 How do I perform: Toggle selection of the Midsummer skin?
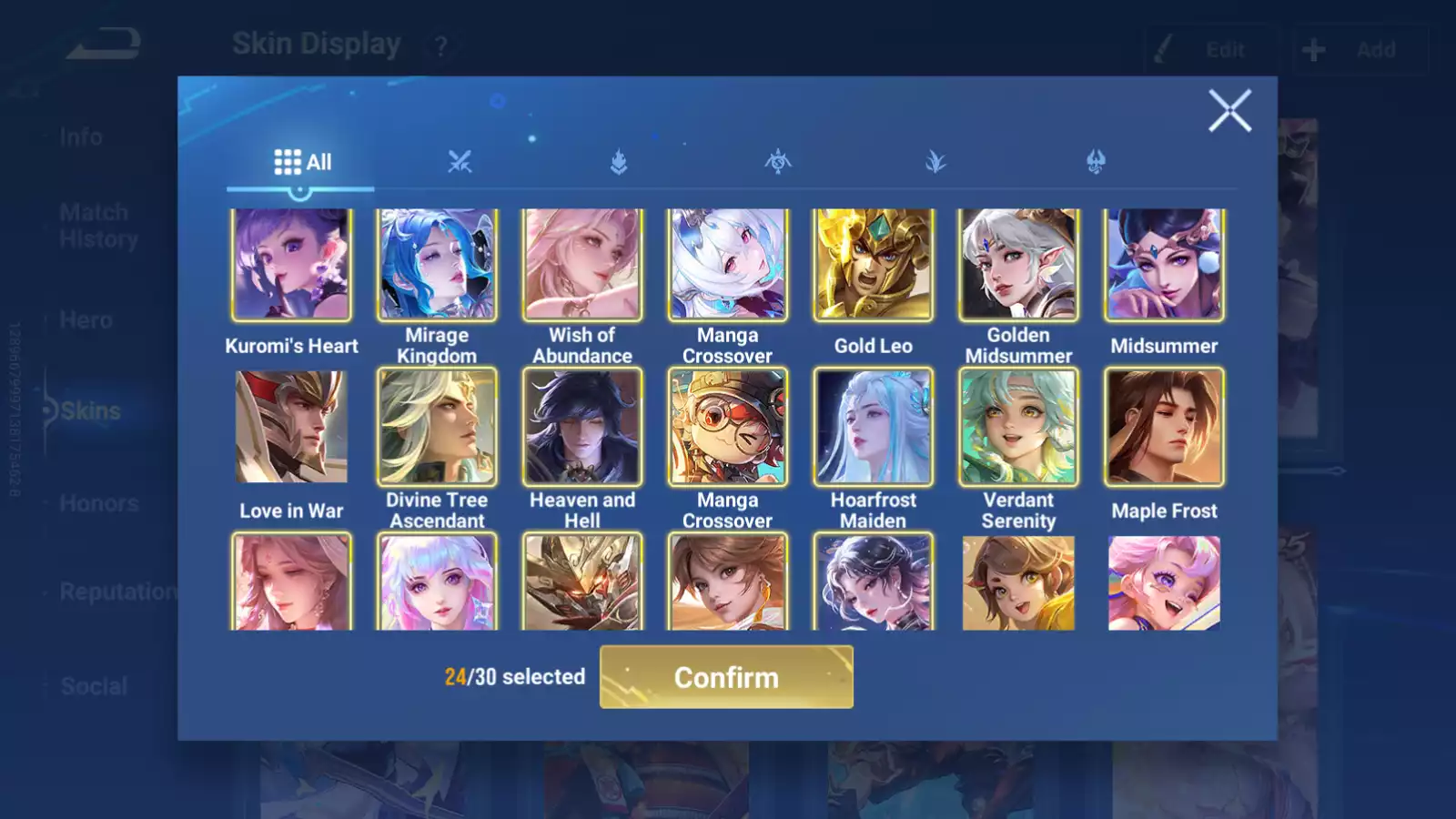click(1163, 263)
